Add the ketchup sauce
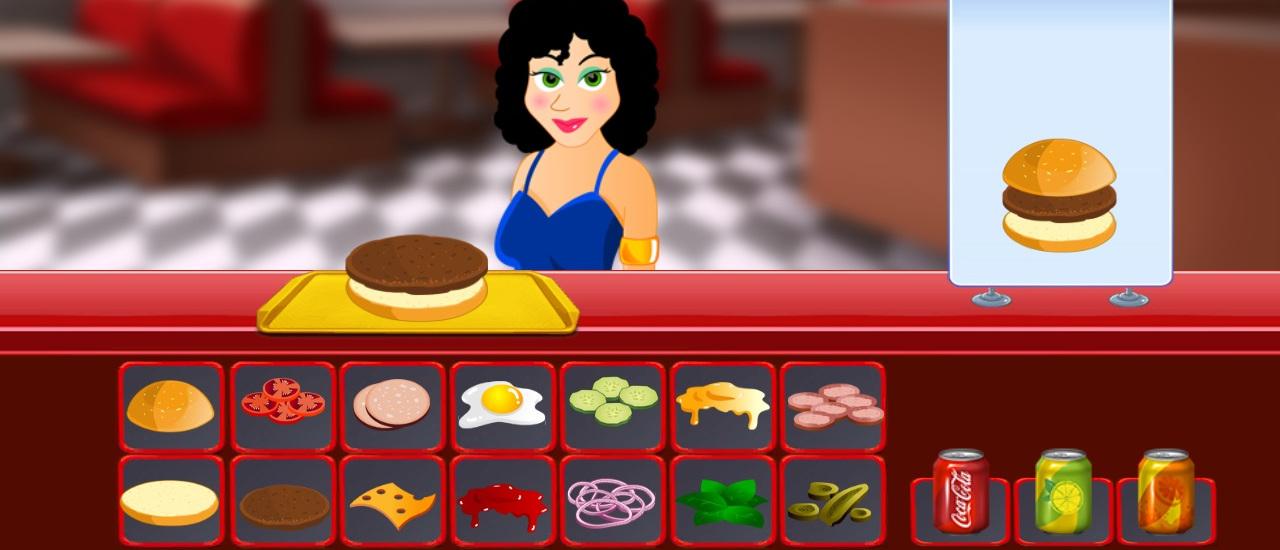 tap(502, 505)
